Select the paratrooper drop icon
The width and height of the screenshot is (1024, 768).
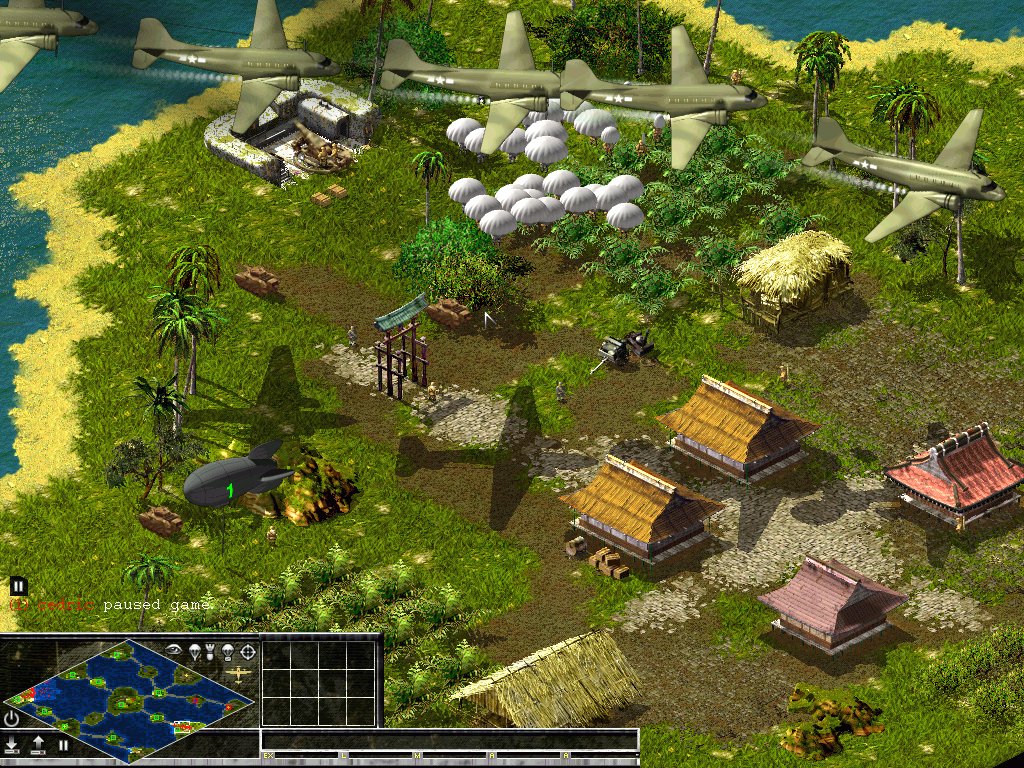[195, 651]
